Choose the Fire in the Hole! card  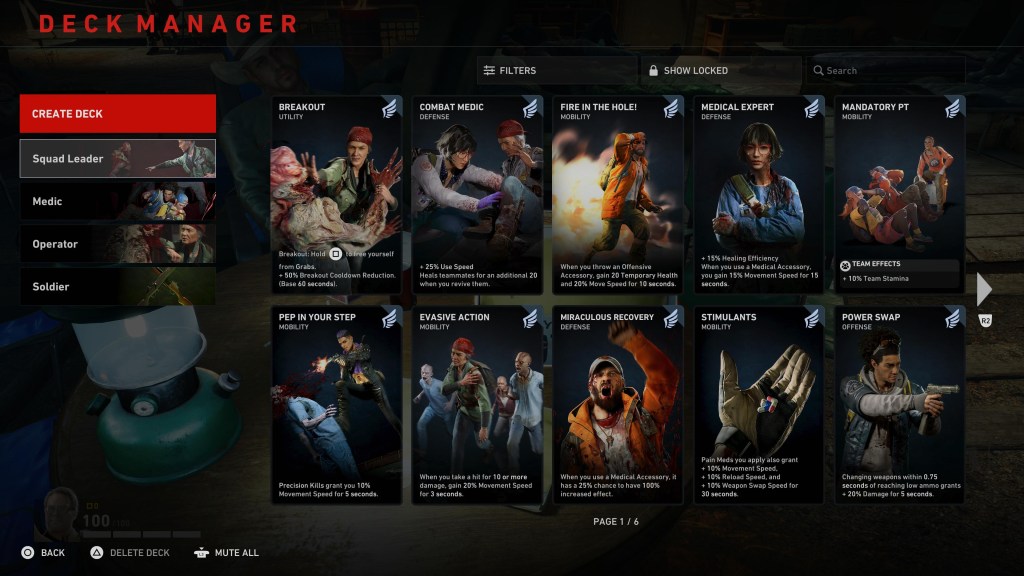[x=618, y=195]
